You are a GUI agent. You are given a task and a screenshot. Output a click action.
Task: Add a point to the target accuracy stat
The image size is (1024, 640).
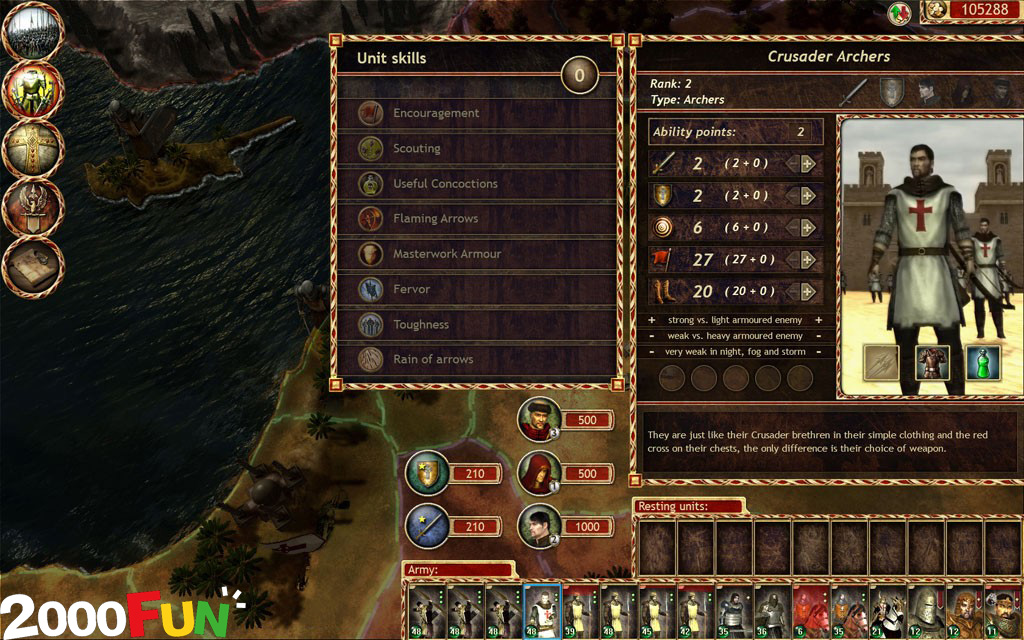807,227
